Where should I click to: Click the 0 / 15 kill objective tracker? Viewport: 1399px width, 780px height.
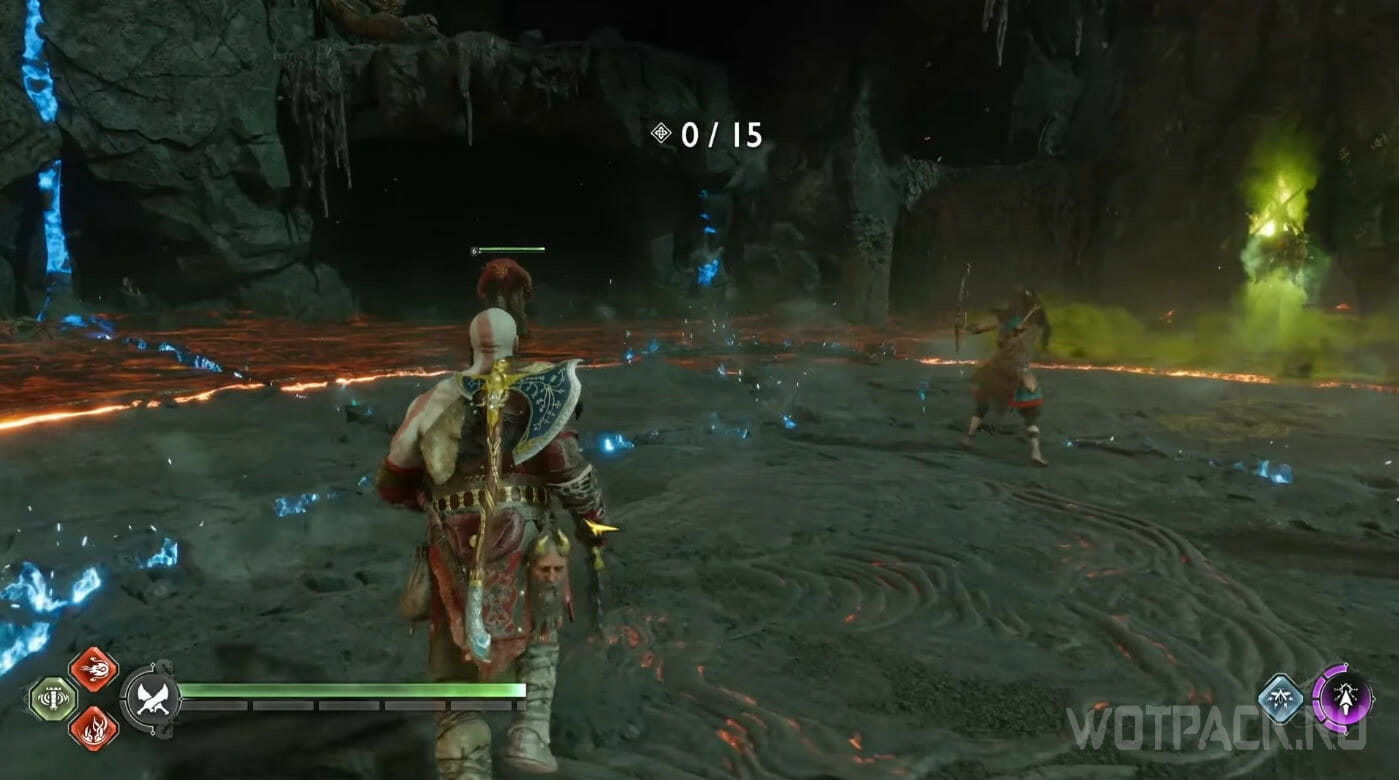pos(707,135)
